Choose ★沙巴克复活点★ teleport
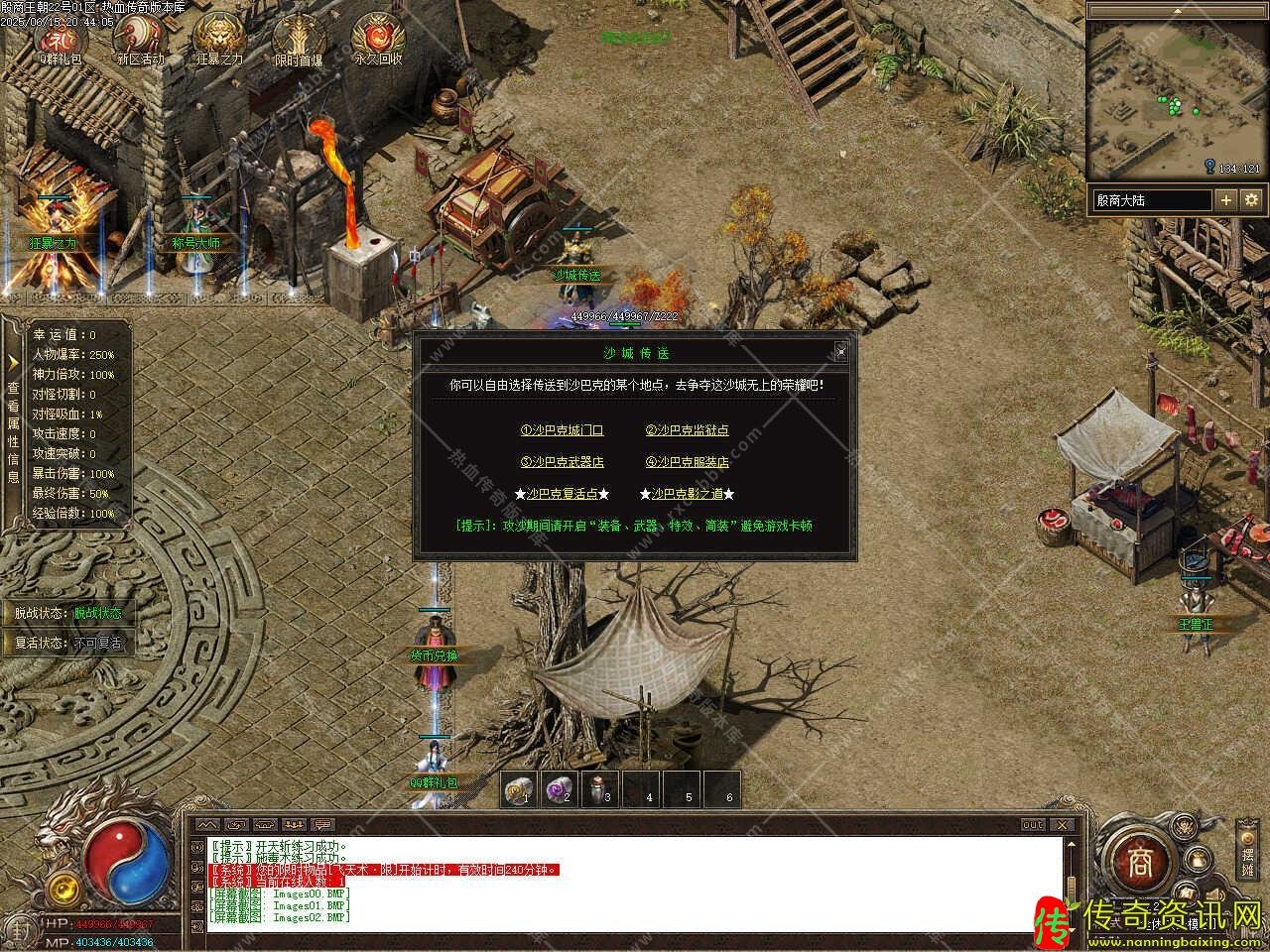The width and height of the screenshot is (1270, 952). [x=562, y=494]
